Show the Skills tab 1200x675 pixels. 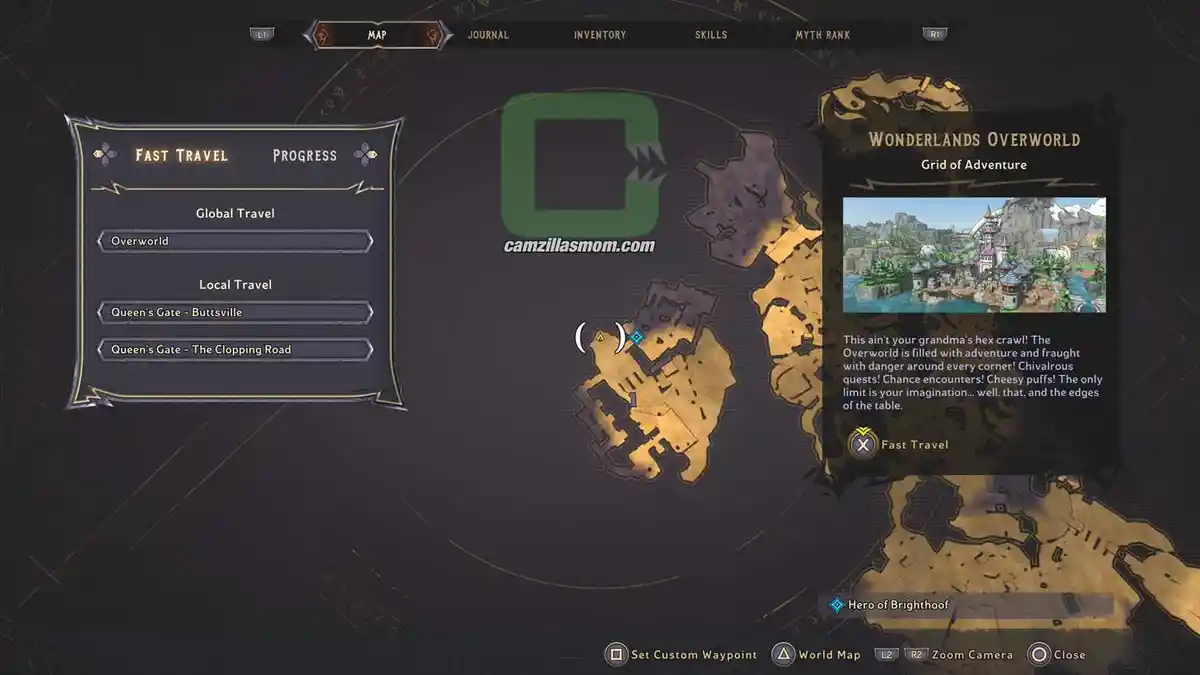coord(711,35)
